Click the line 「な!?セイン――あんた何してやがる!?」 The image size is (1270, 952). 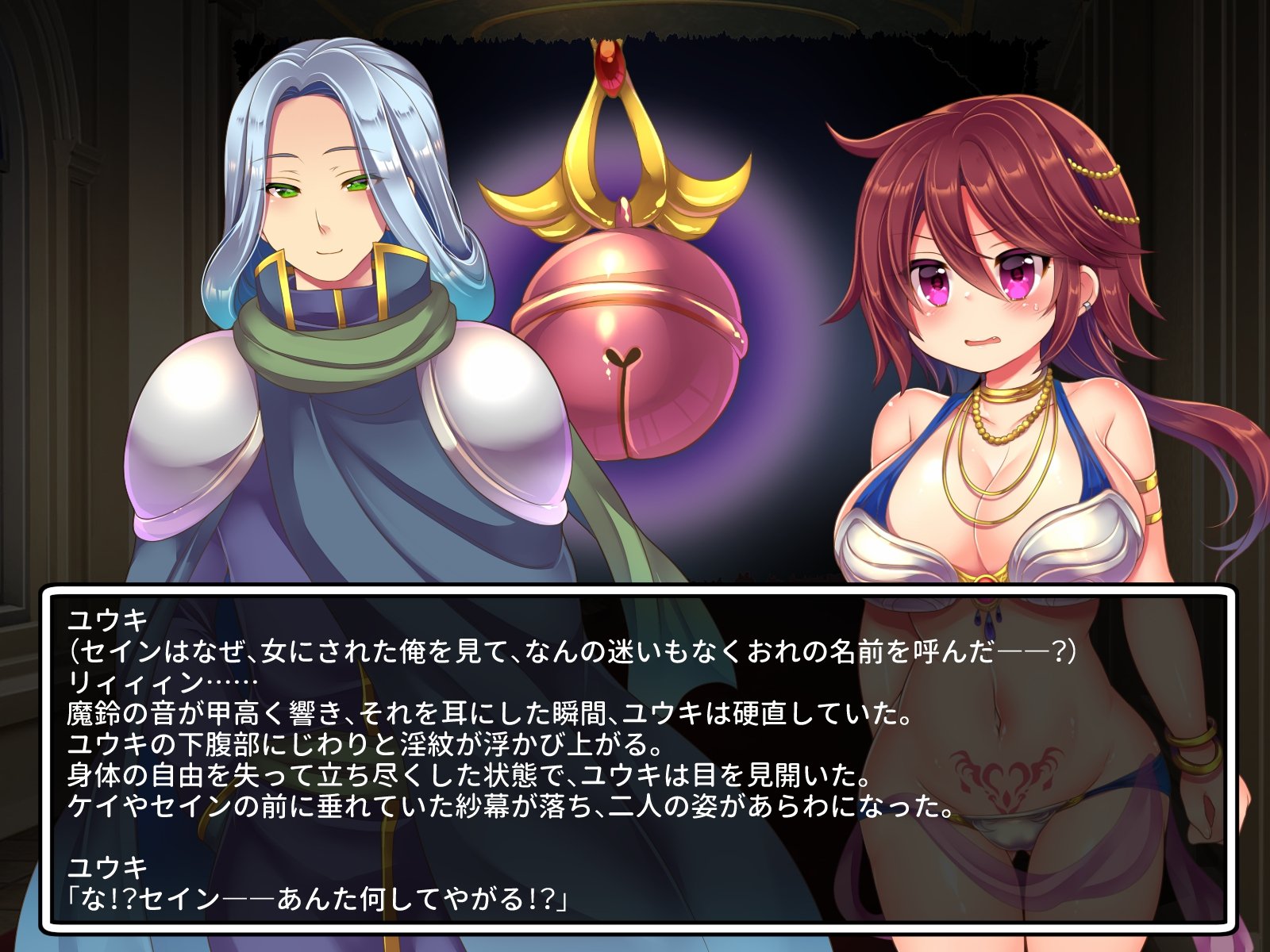[317, 896]
